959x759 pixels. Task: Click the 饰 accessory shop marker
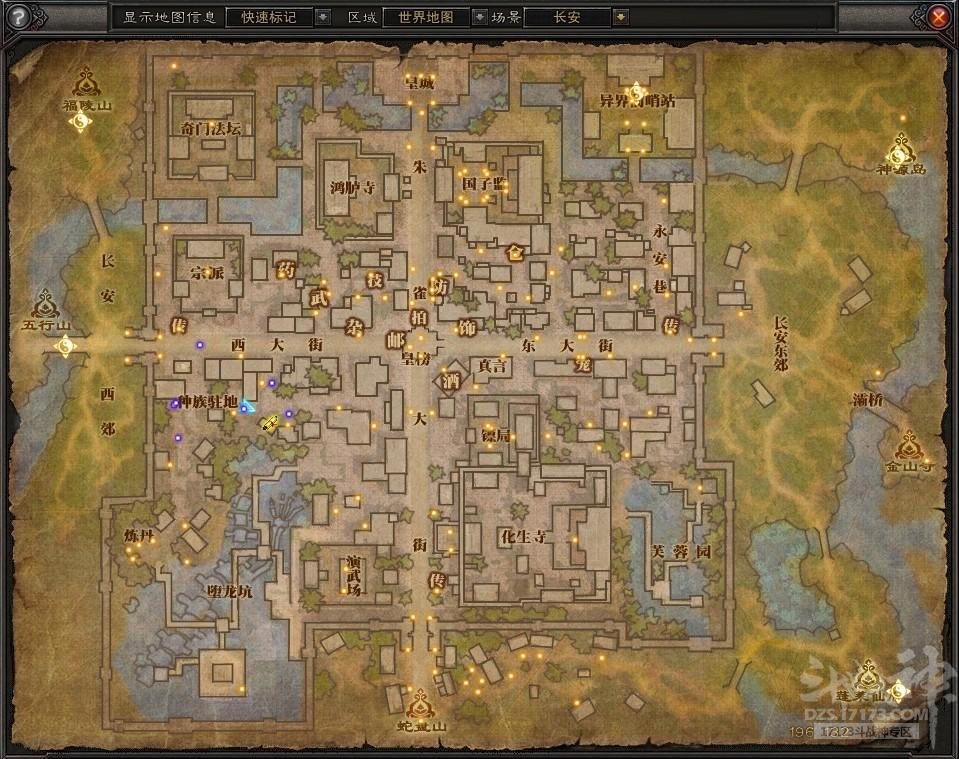466,327
